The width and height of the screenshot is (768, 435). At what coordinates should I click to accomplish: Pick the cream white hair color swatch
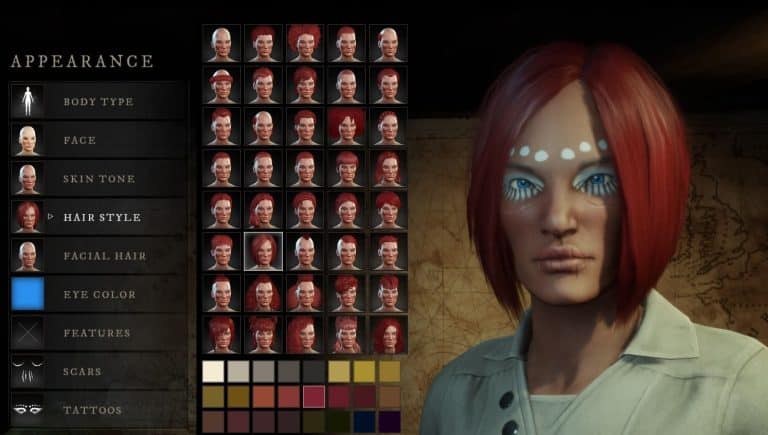pos(213,371)
